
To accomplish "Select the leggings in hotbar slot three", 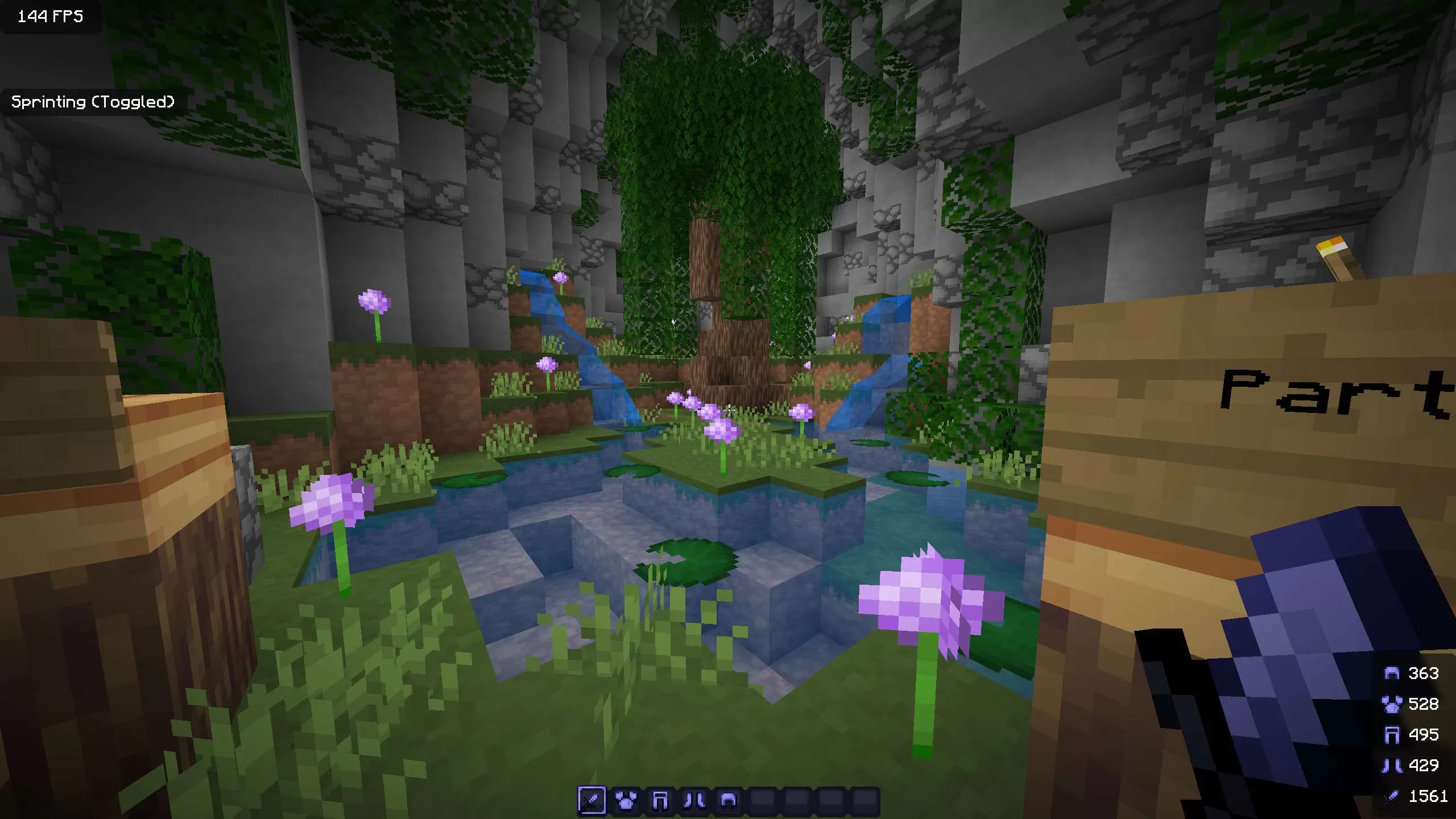I will (x=661, y=800).
